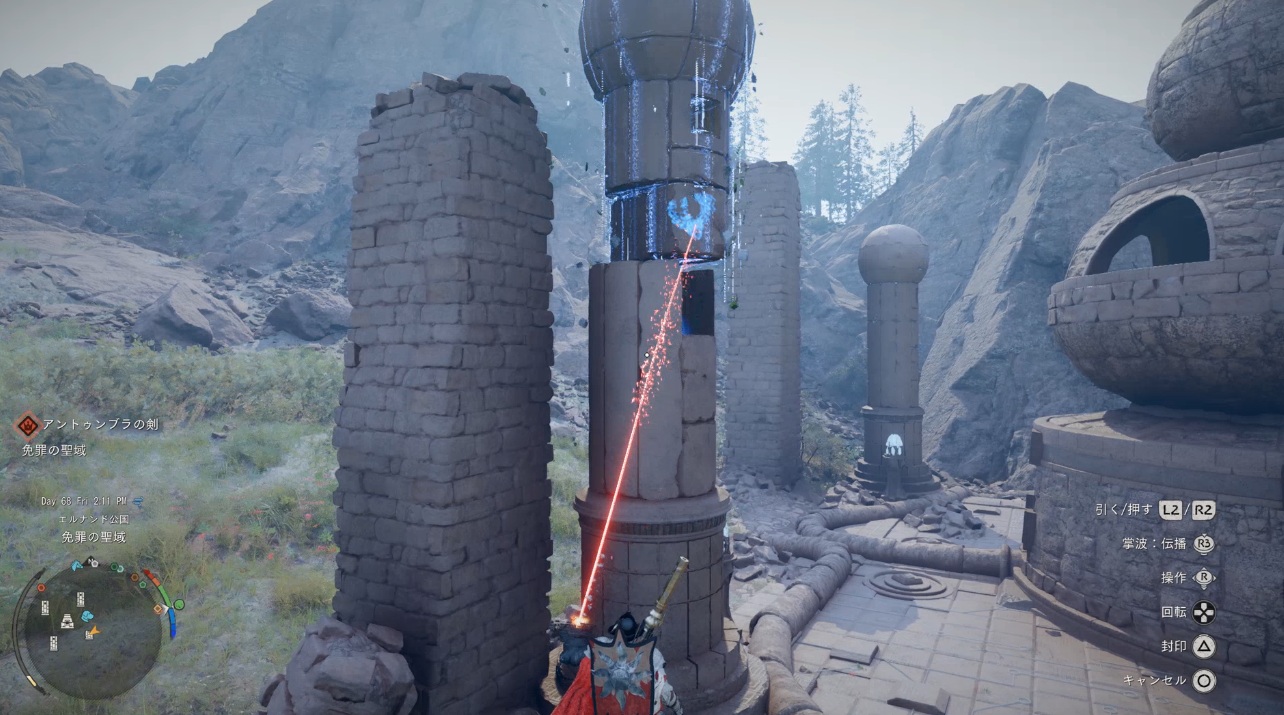Open the circular minimap
Image resolution: width=1284 pixels, height=715 pixels.
tap(91, 627)
